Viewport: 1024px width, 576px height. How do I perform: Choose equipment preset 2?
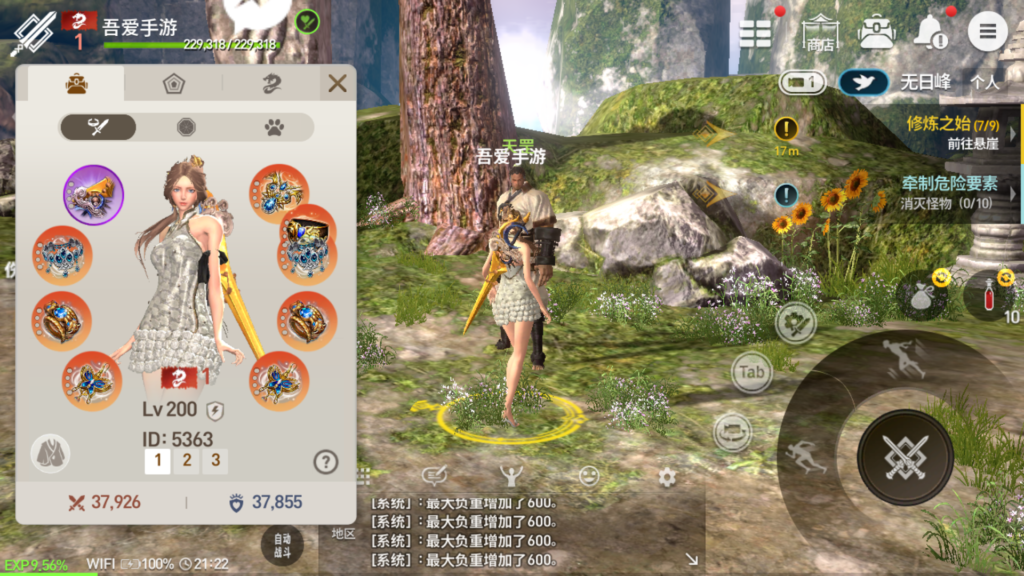click(186, 461)
